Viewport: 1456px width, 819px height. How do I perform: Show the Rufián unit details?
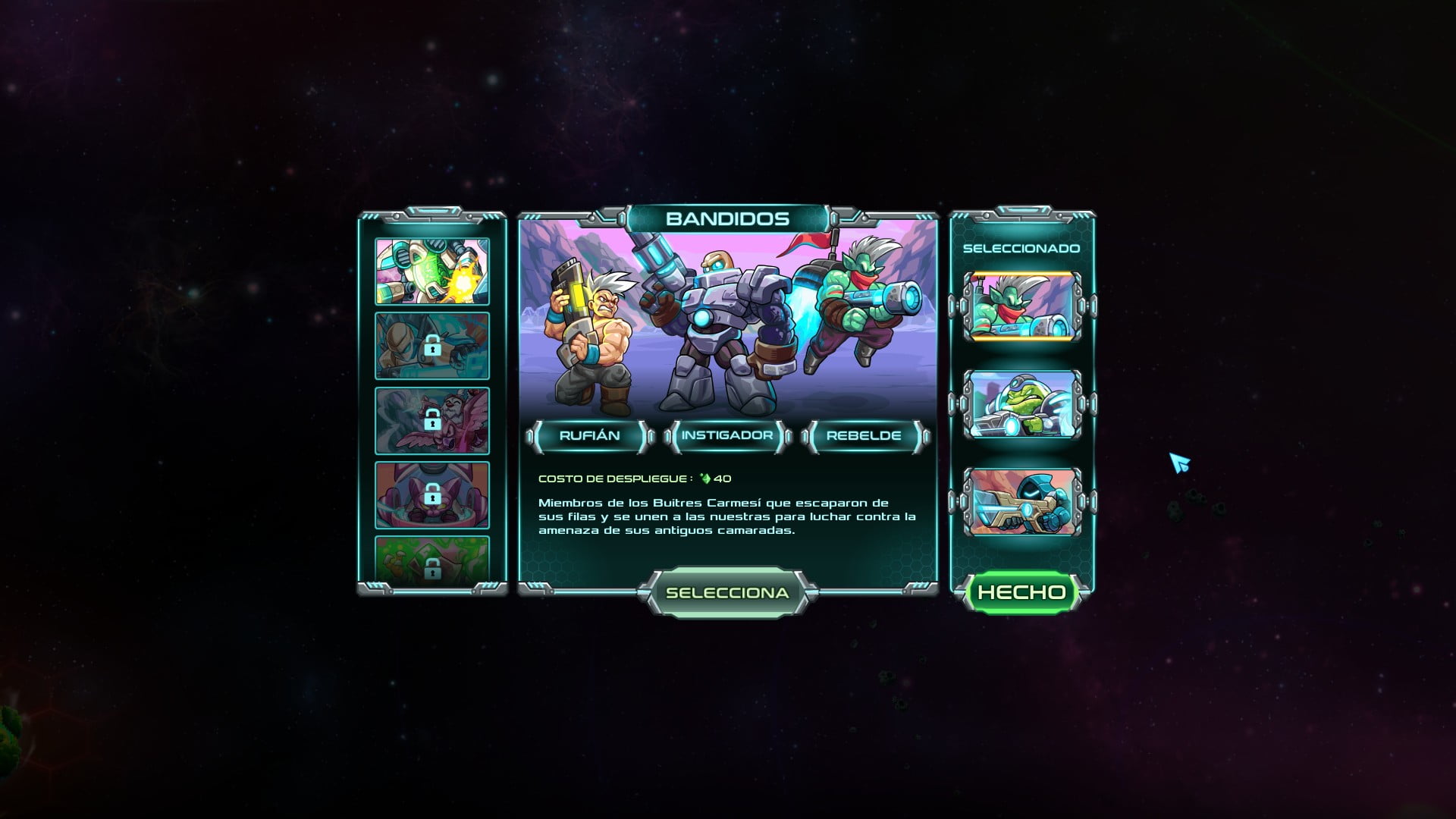coord(589,436)
